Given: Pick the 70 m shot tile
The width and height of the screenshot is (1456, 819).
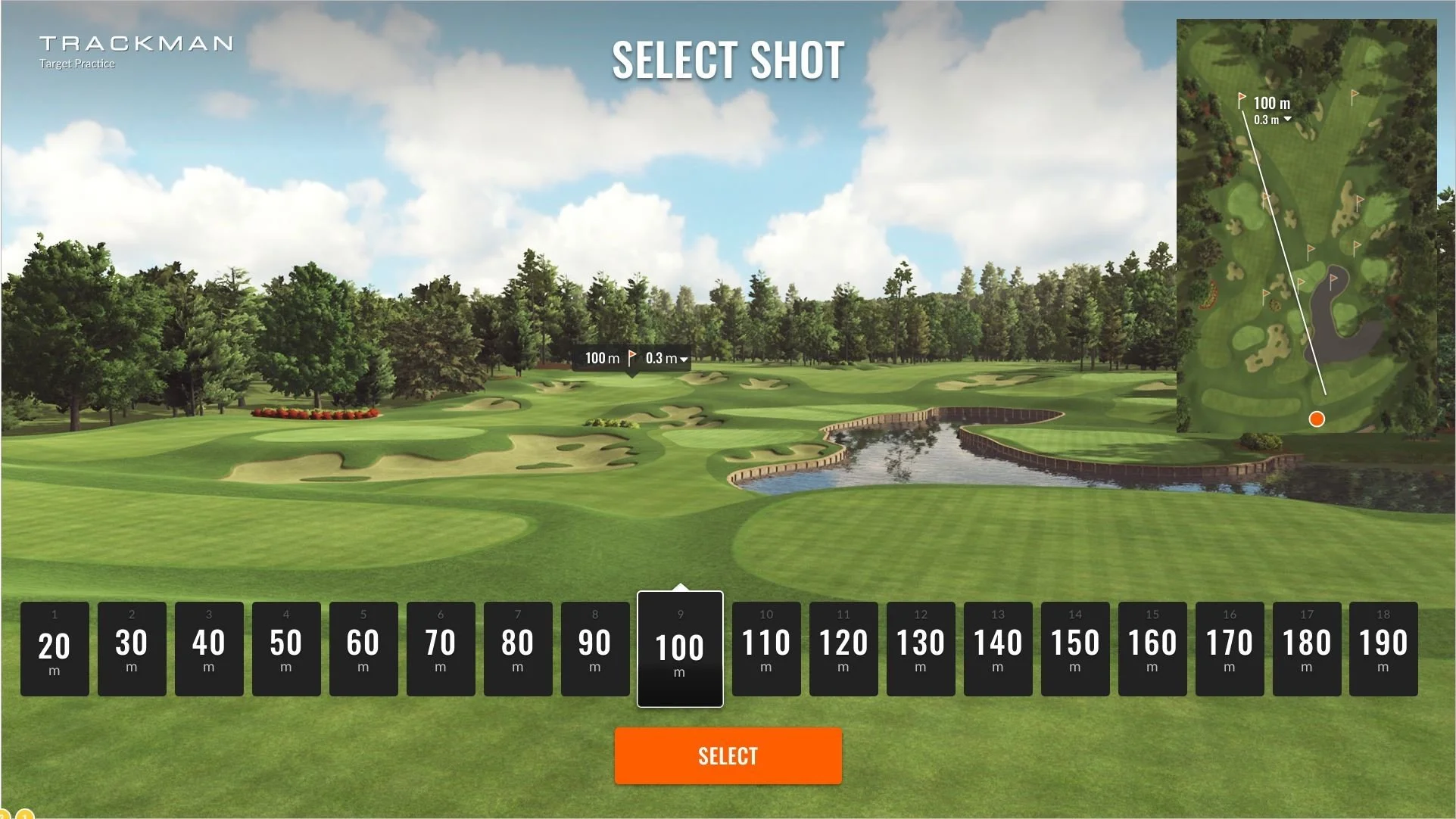Looking at the screenshot, I should click(441, 649).
